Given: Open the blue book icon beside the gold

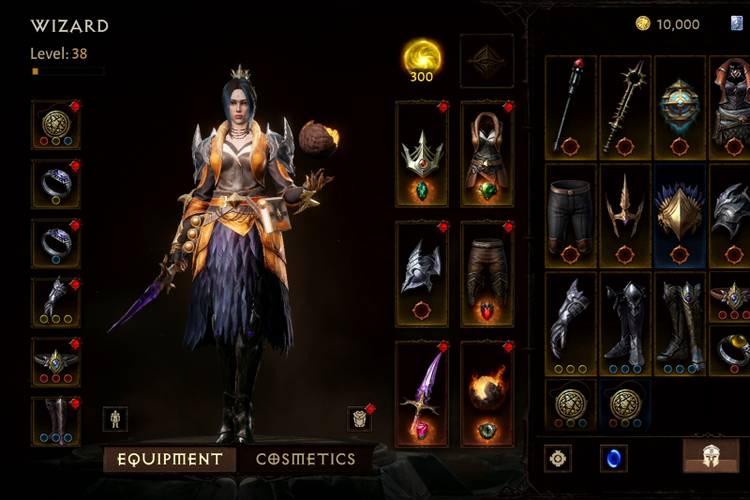Looking at the screenshot, I should pyautogui.click(x=737, y=23).
